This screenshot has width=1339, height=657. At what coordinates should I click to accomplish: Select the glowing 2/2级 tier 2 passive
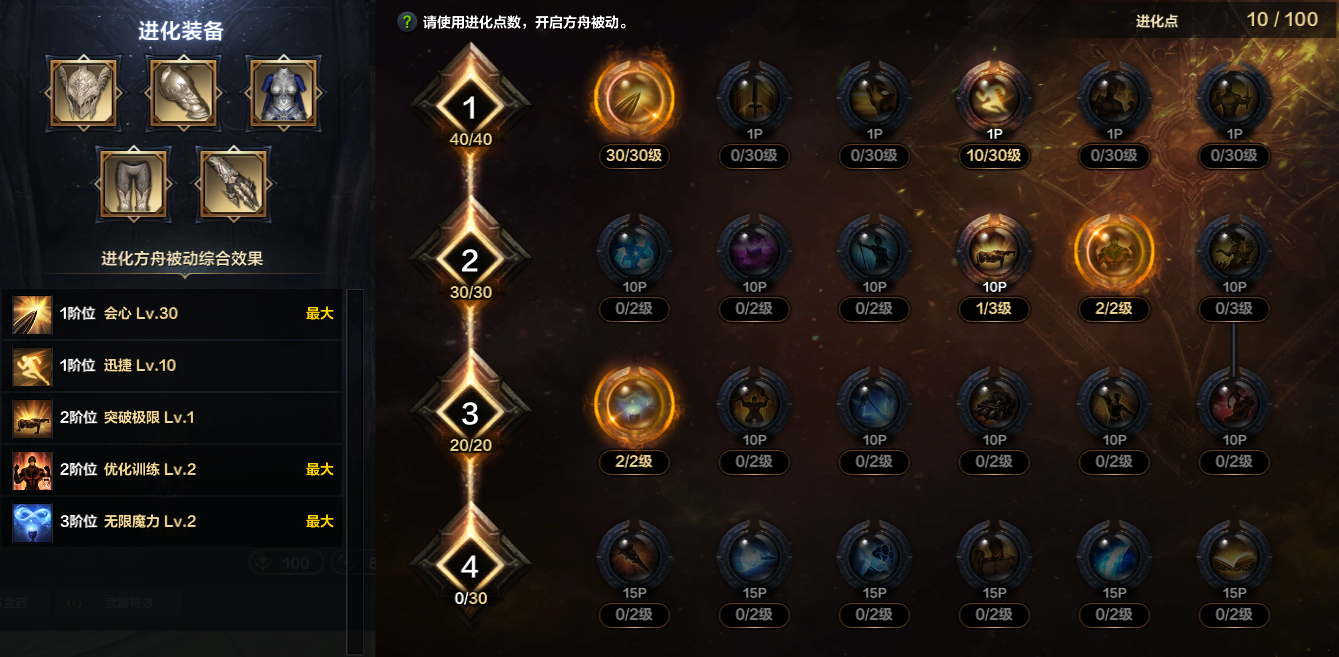[1114, 252]
